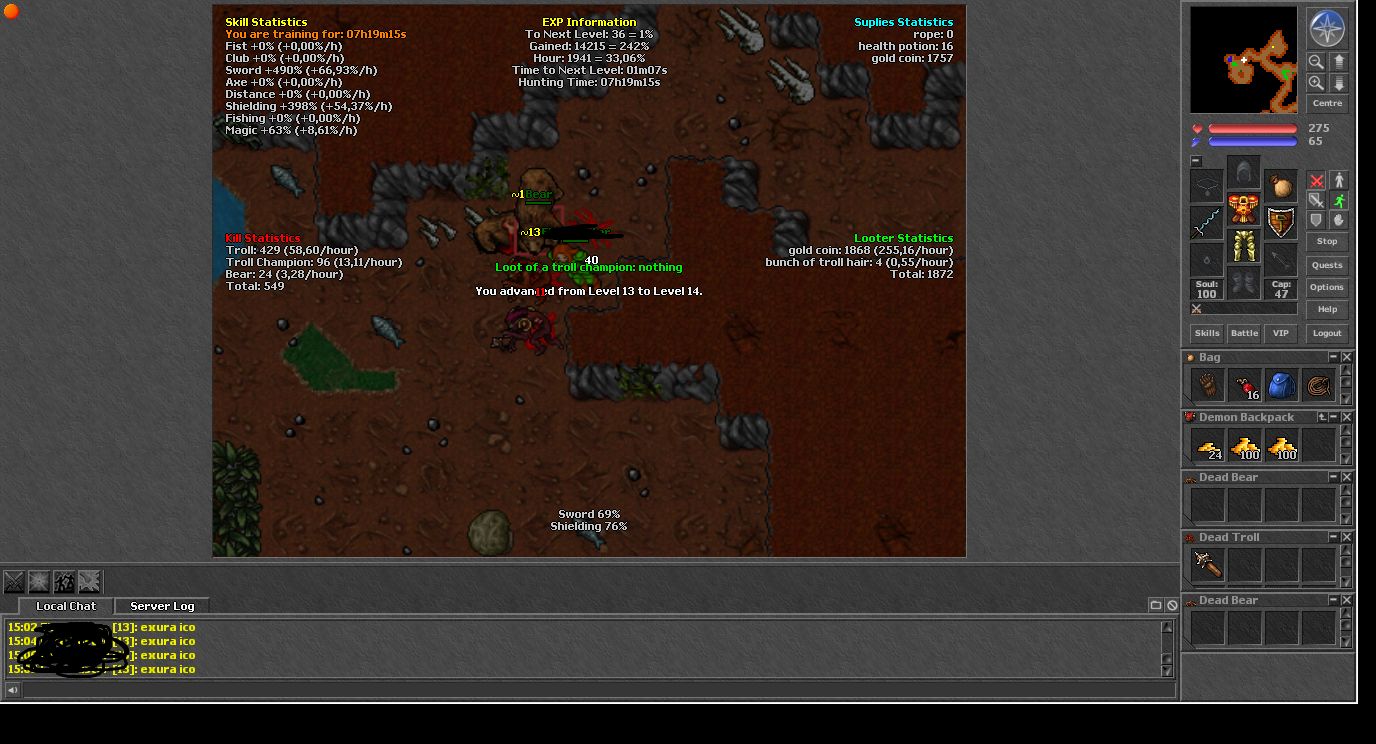The width and height of the screenshot is (1376, 744).
Task: Select the health potion stack in Bag
Action: point(1244,386)
